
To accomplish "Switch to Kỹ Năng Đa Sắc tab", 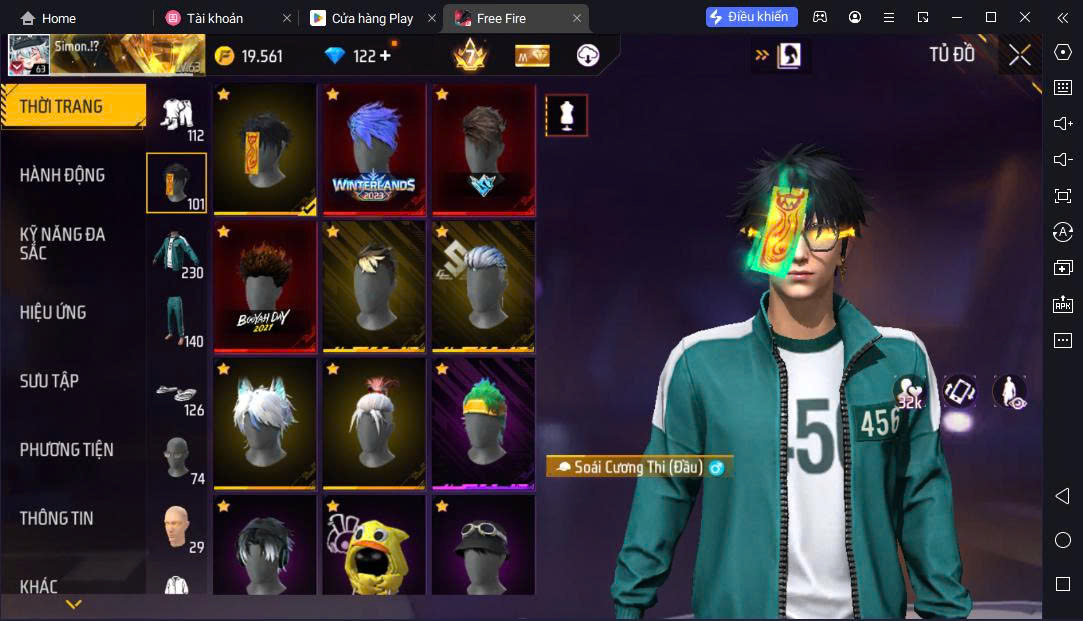I will point(62,243).
